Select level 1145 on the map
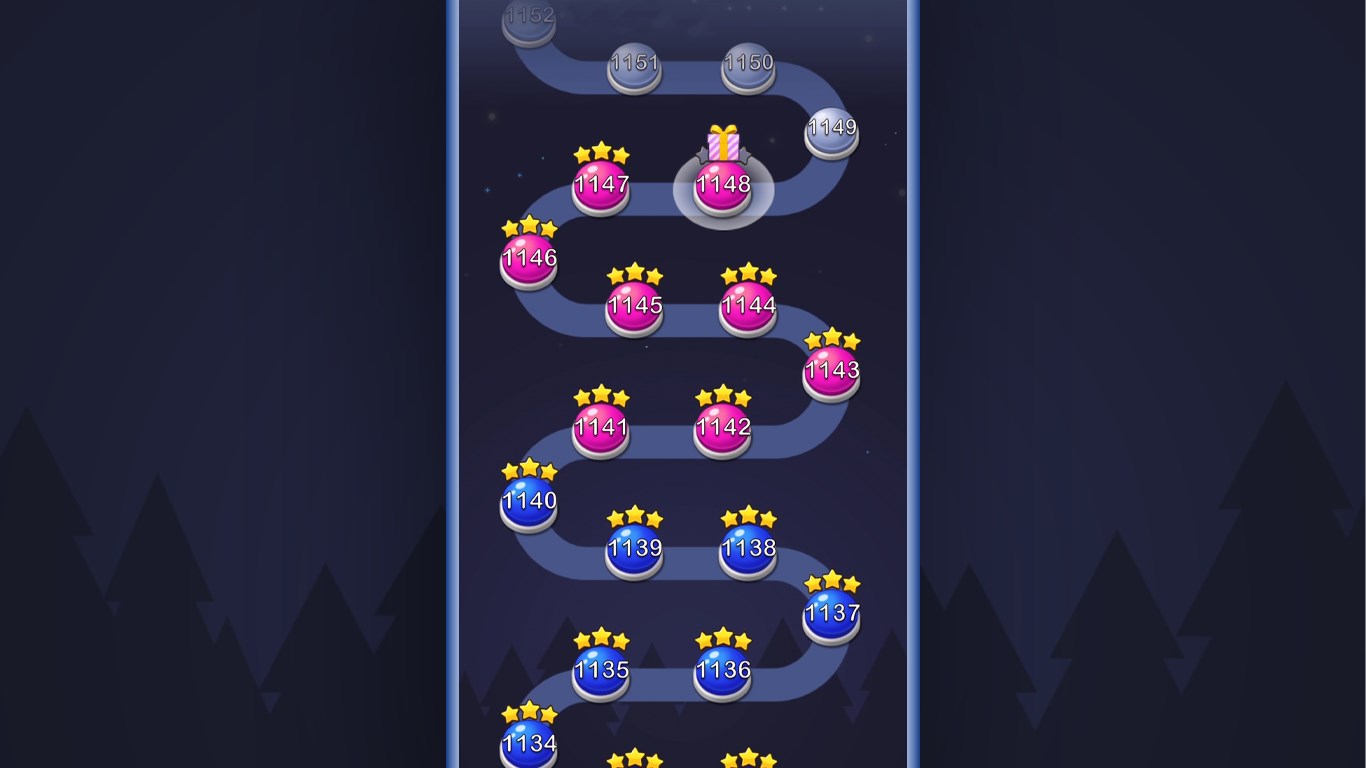The height and width of the screenshot is (768, 1366). 634,305
